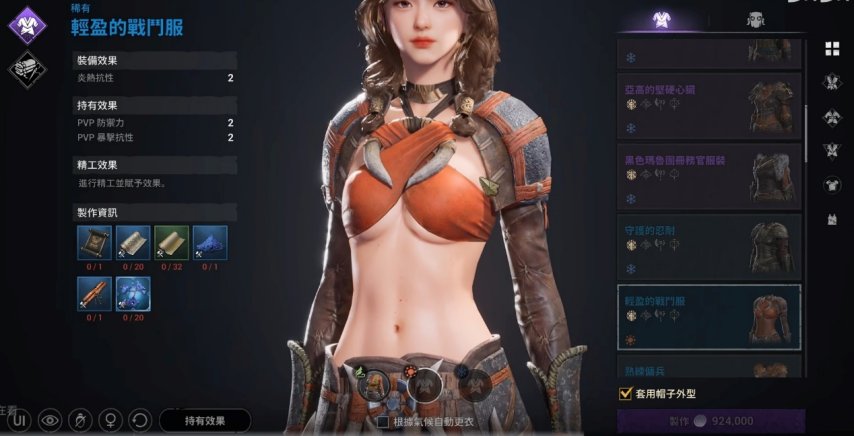Toggle the UI visibility button

(x=20, y=420)
